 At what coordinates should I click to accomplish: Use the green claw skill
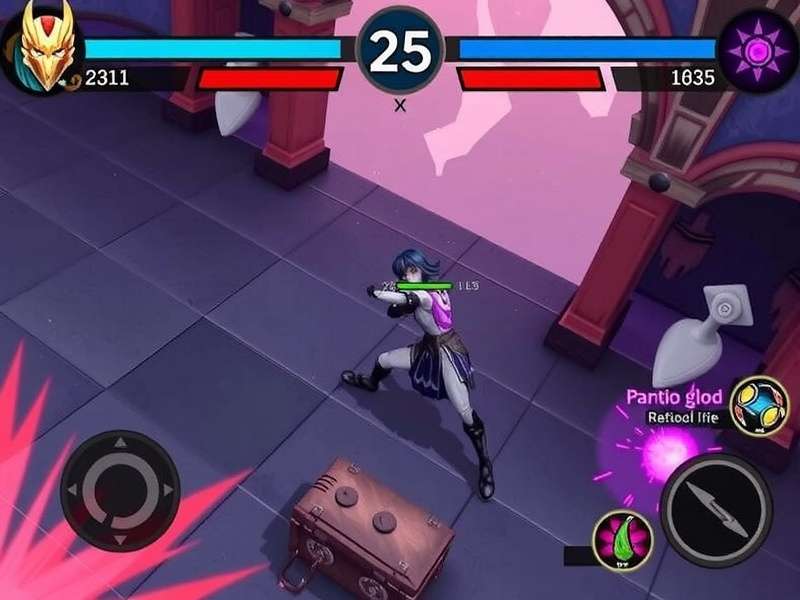[x=622, y=538]
